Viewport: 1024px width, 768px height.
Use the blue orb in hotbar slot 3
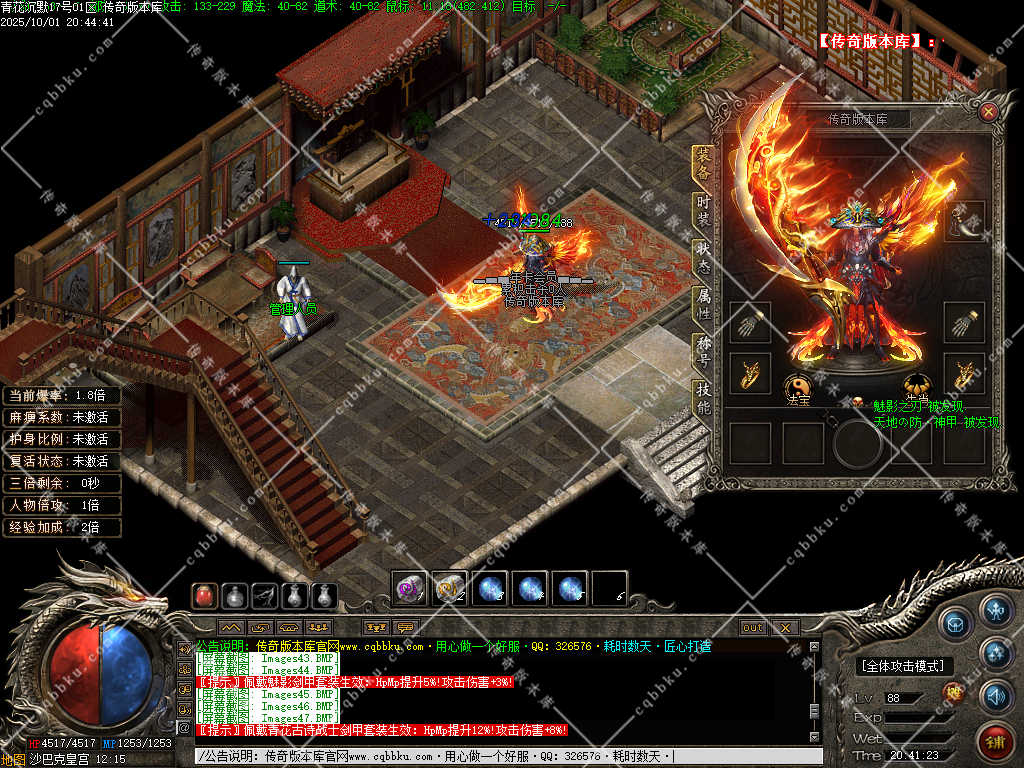490,589
